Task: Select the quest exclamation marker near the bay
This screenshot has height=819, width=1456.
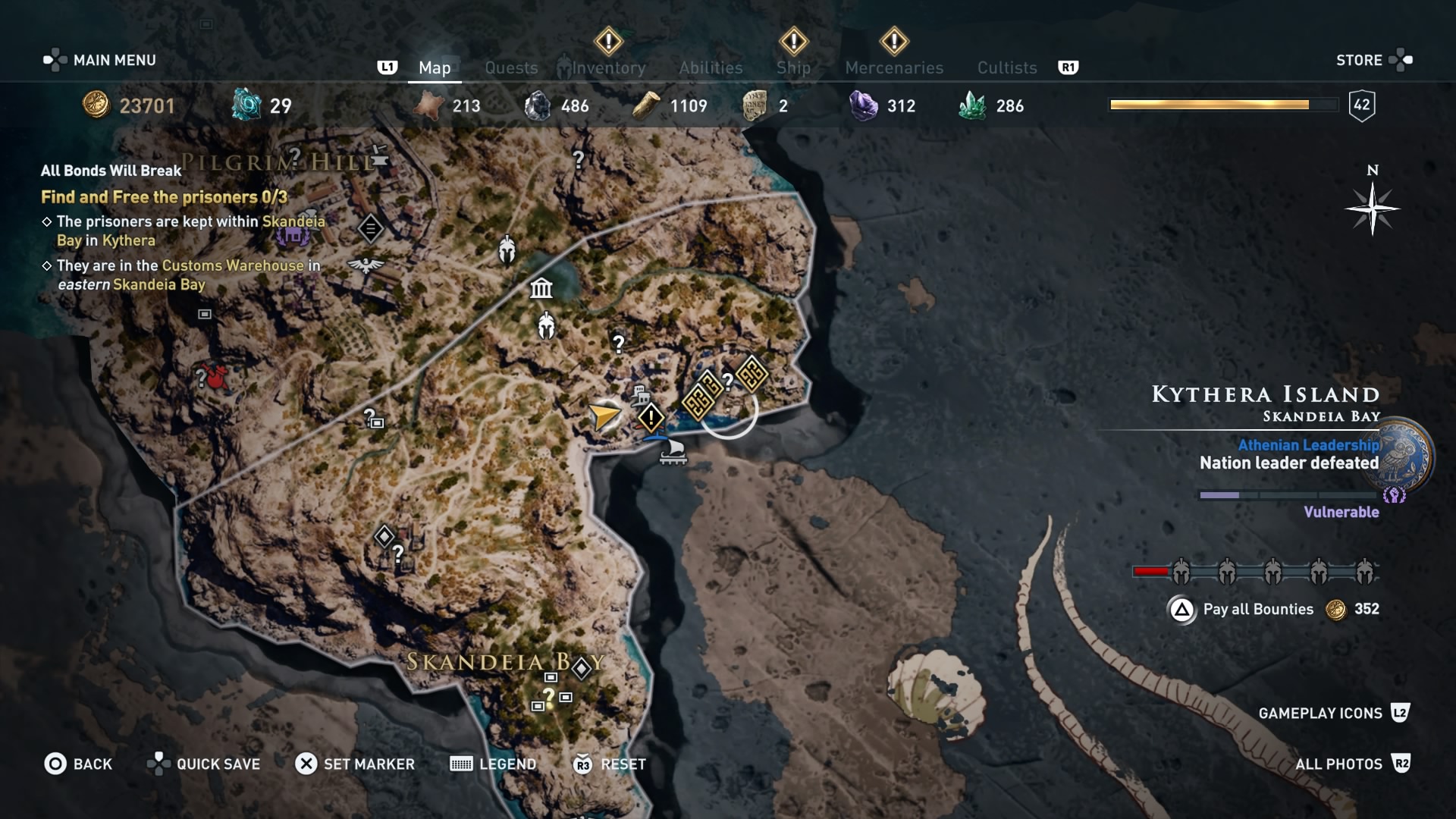Action: (x=651, y=416)
